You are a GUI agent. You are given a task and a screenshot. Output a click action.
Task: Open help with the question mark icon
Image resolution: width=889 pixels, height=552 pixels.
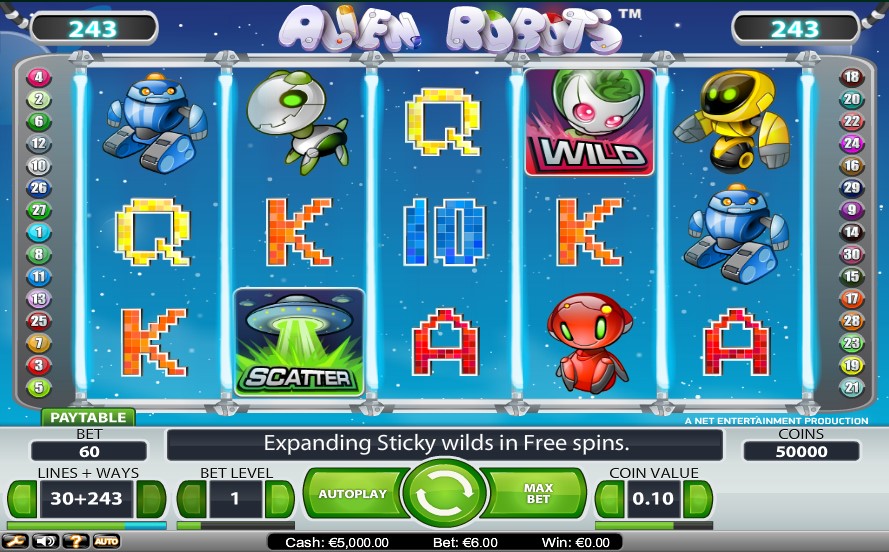[x=75, y=541]
